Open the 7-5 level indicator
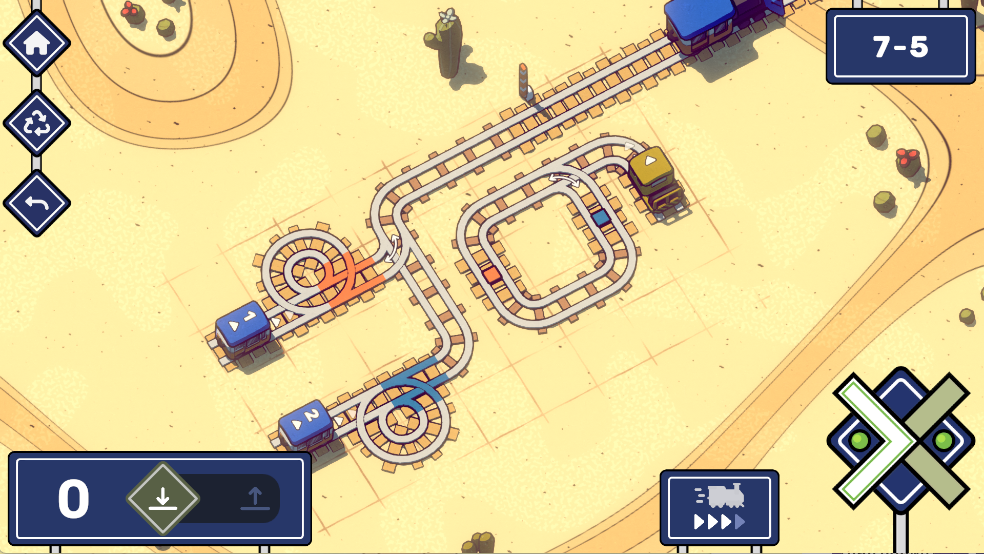Viewport: 984px width, 554px height. pyautogui.click(x=900, y=46)
